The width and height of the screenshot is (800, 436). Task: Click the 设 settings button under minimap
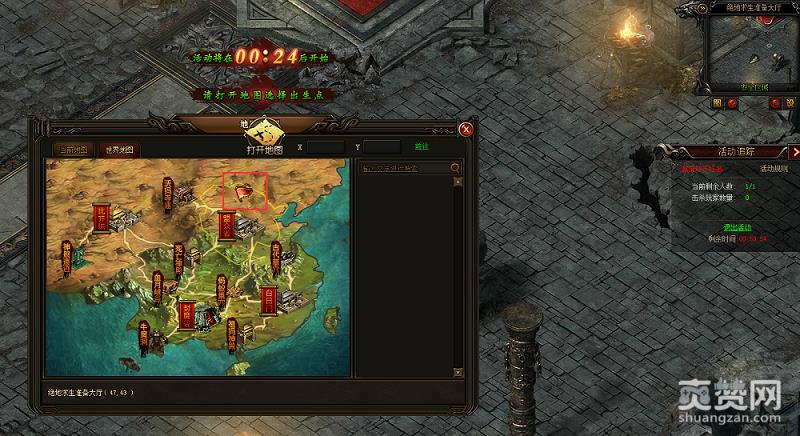(789, 102)
